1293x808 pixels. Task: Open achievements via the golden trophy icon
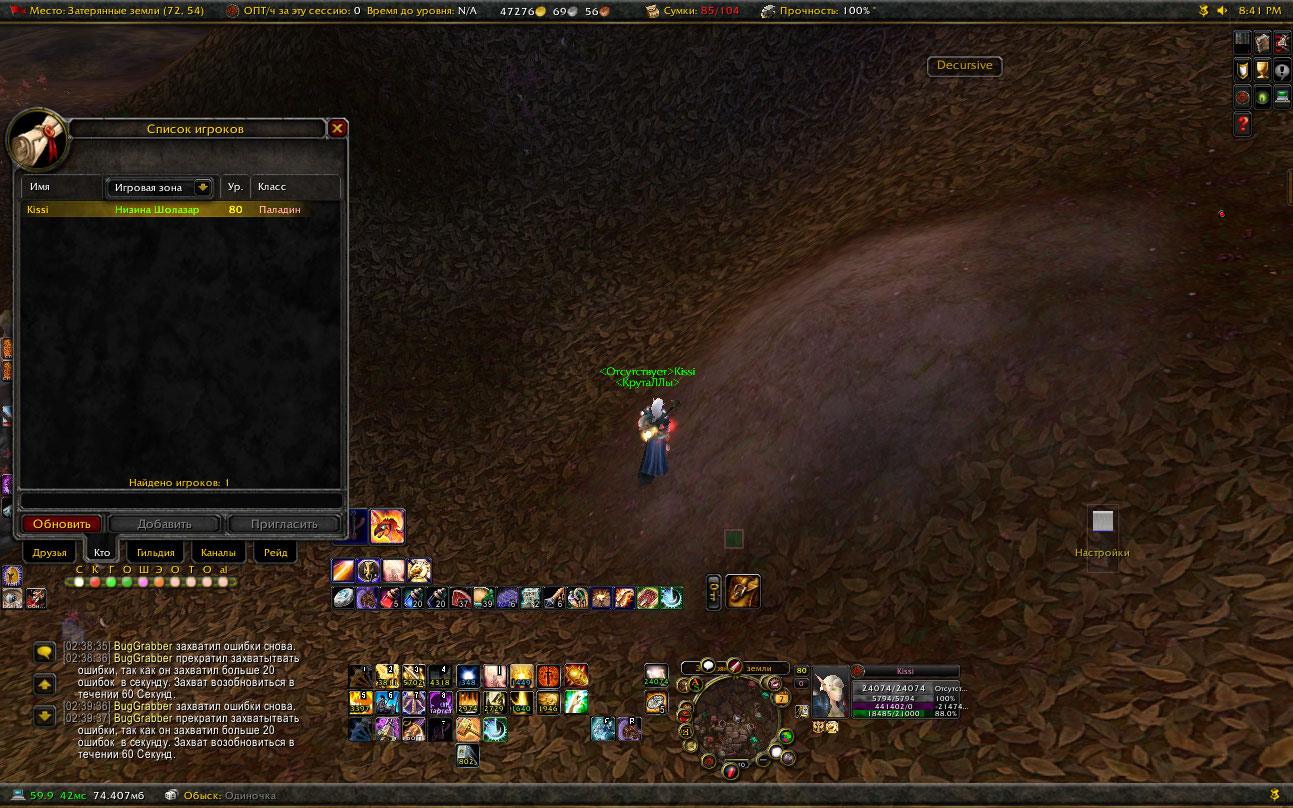coord(1262,70)
